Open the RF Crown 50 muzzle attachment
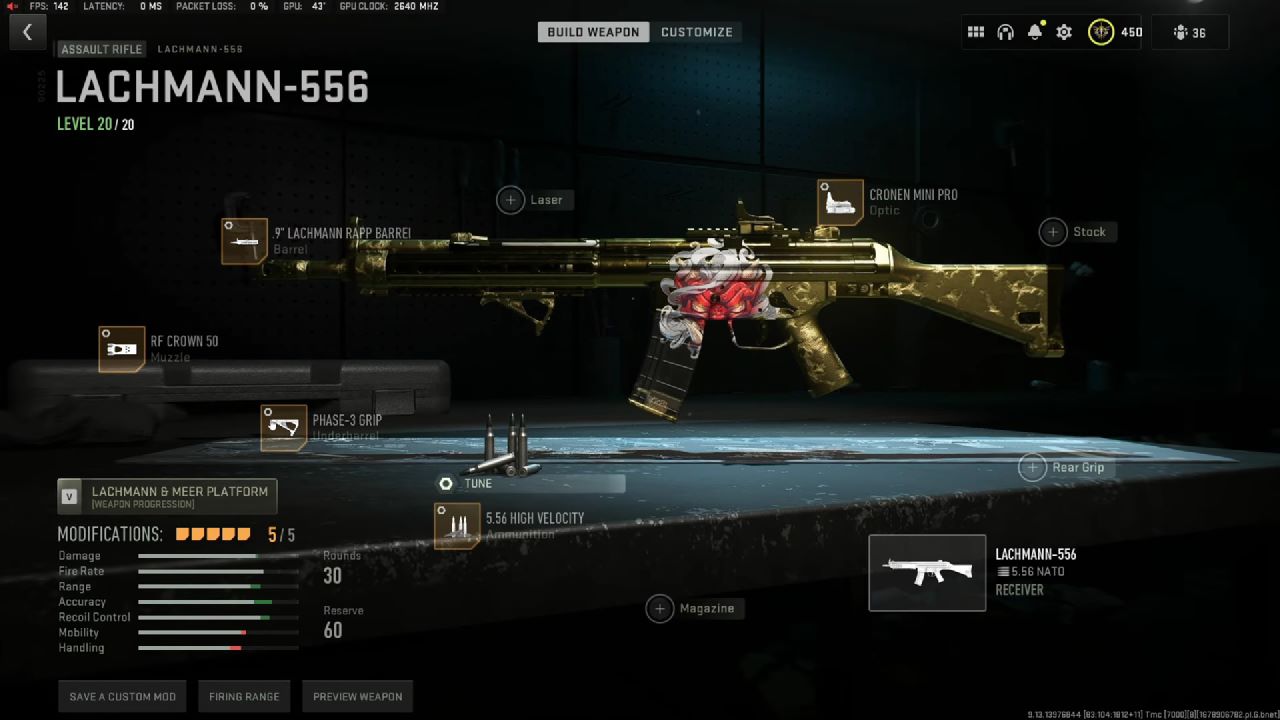This screenshot has width=1280, height=720. (122, 350)
